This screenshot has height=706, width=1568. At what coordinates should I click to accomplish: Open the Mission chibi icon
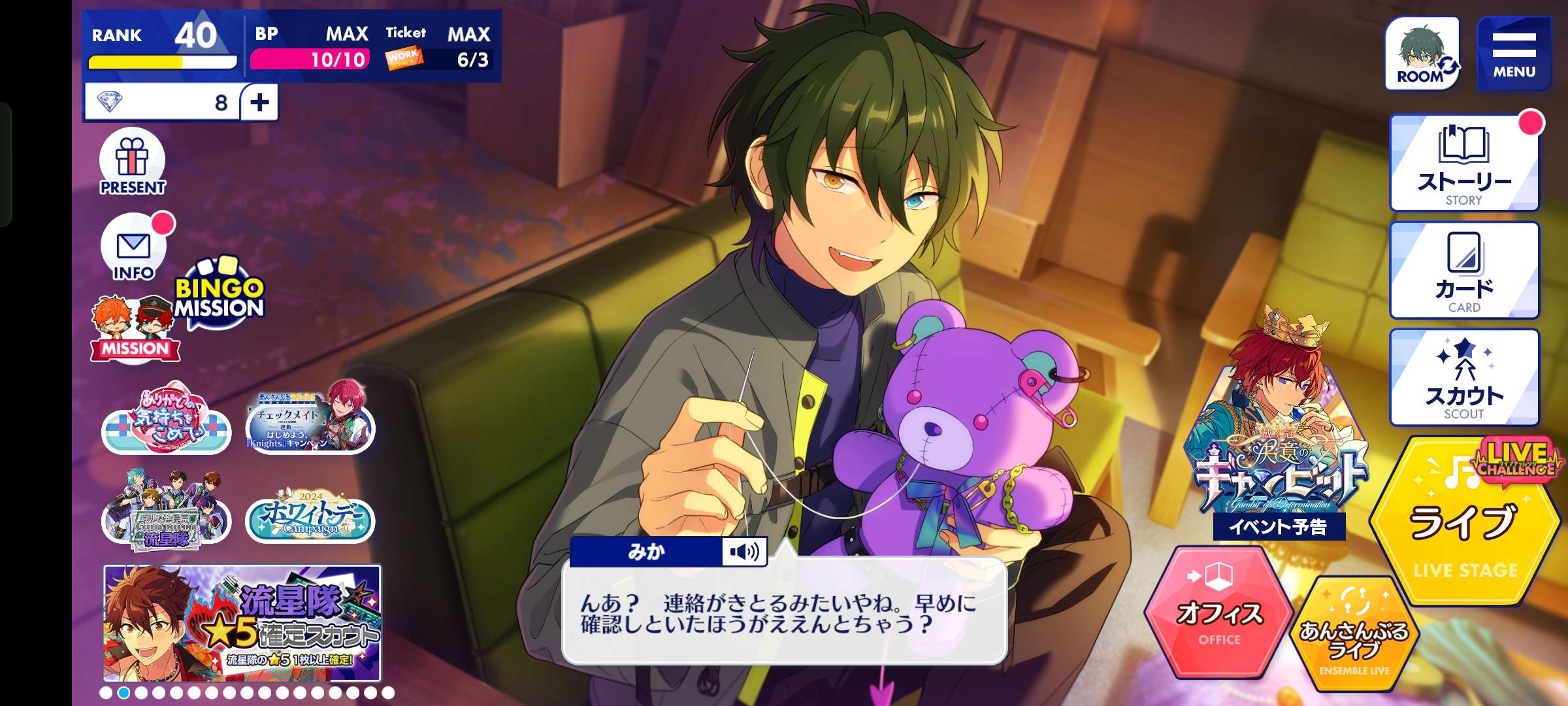point(135,330)
